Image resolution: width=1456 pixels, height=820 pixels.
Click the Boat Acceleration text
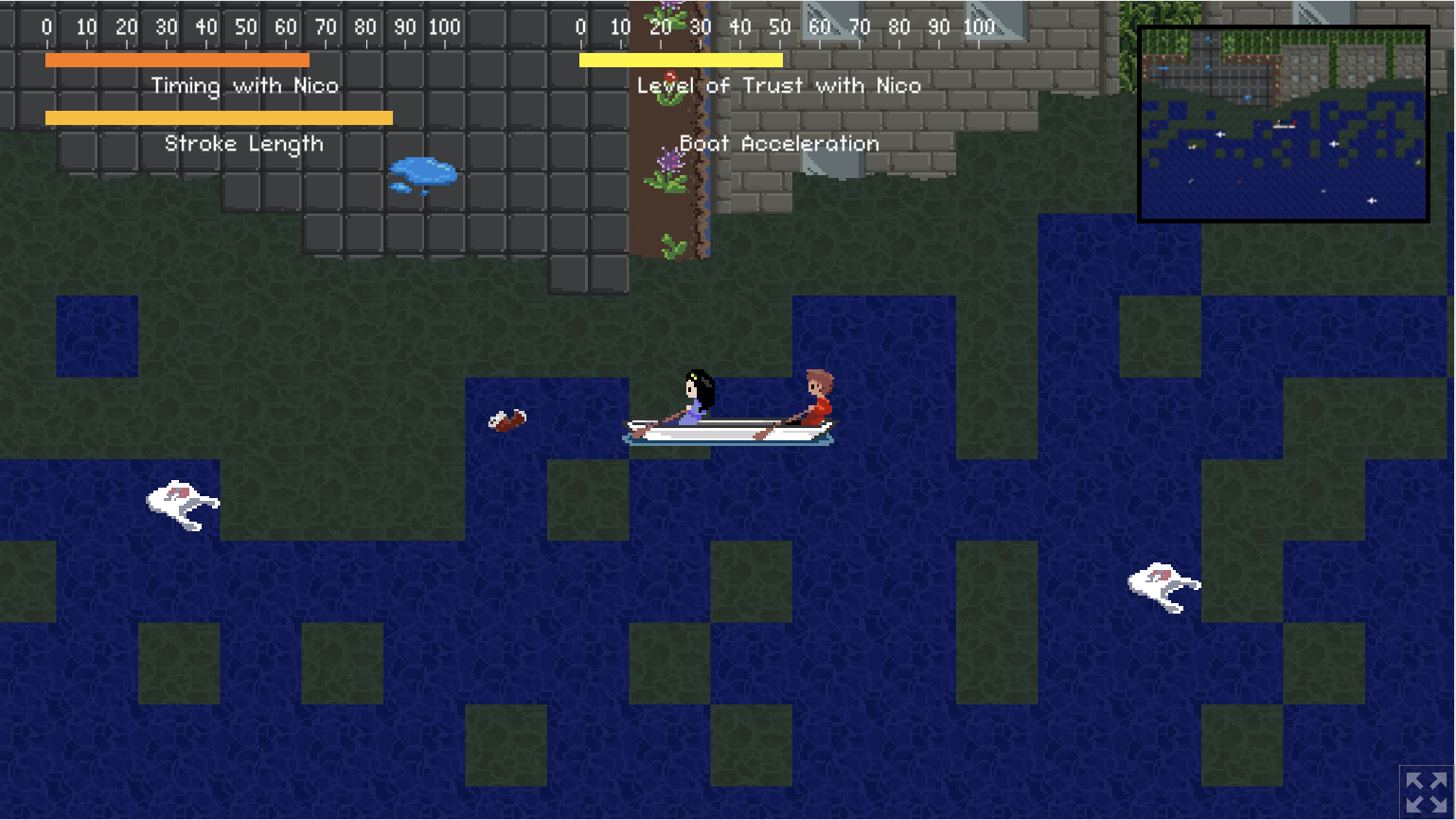click(780, 144)
